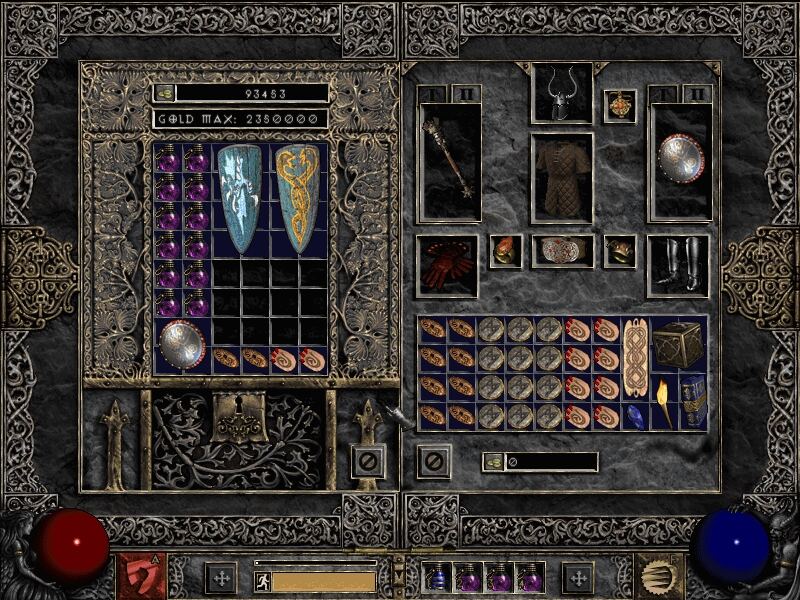Screen dimensions: 800x600
Task: Grab the round shield stored in the stash
Action: (181, 342)
